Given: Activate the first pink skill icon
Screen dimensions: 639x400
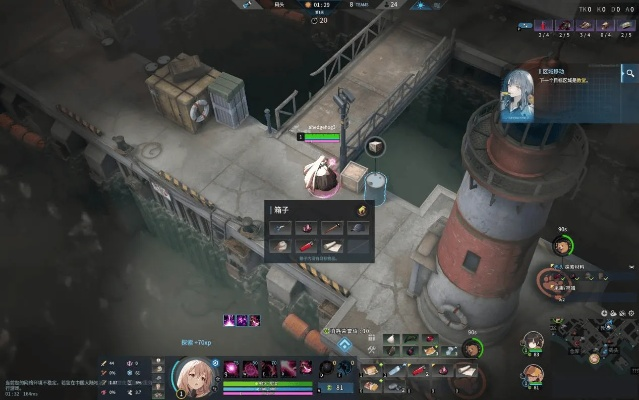Looking at the screenshot, I should [232, 367].
